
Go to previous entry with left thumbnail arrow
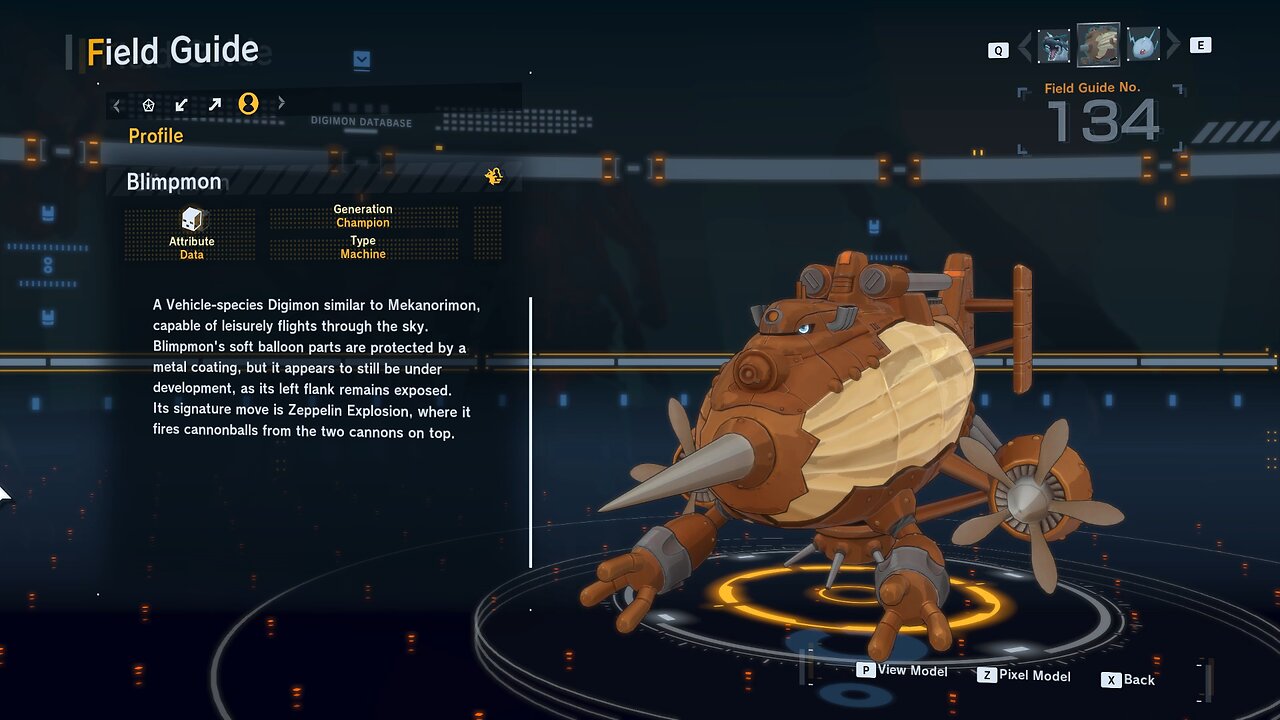point(1025,46)
